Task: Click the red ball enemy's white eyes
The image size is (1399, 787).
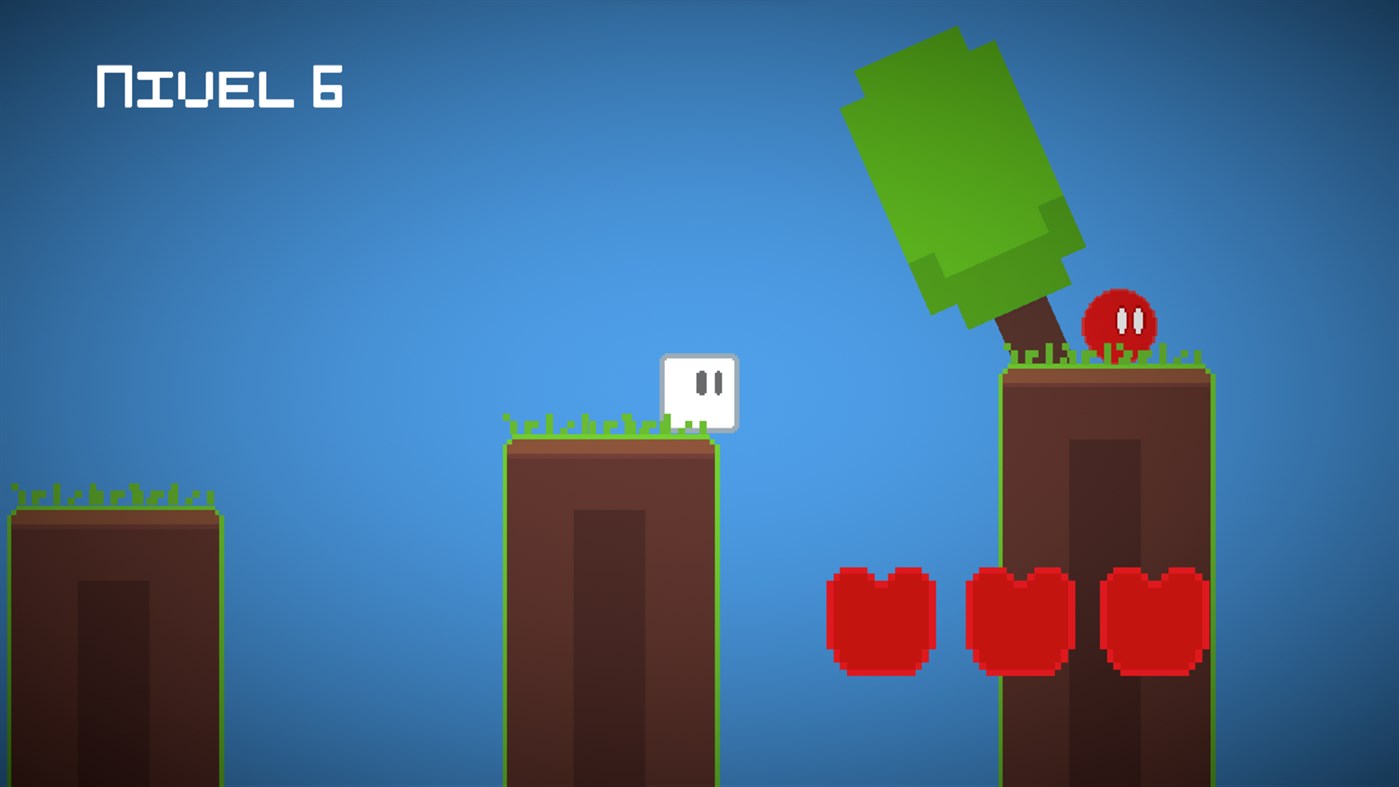Action: [1128, 320]
